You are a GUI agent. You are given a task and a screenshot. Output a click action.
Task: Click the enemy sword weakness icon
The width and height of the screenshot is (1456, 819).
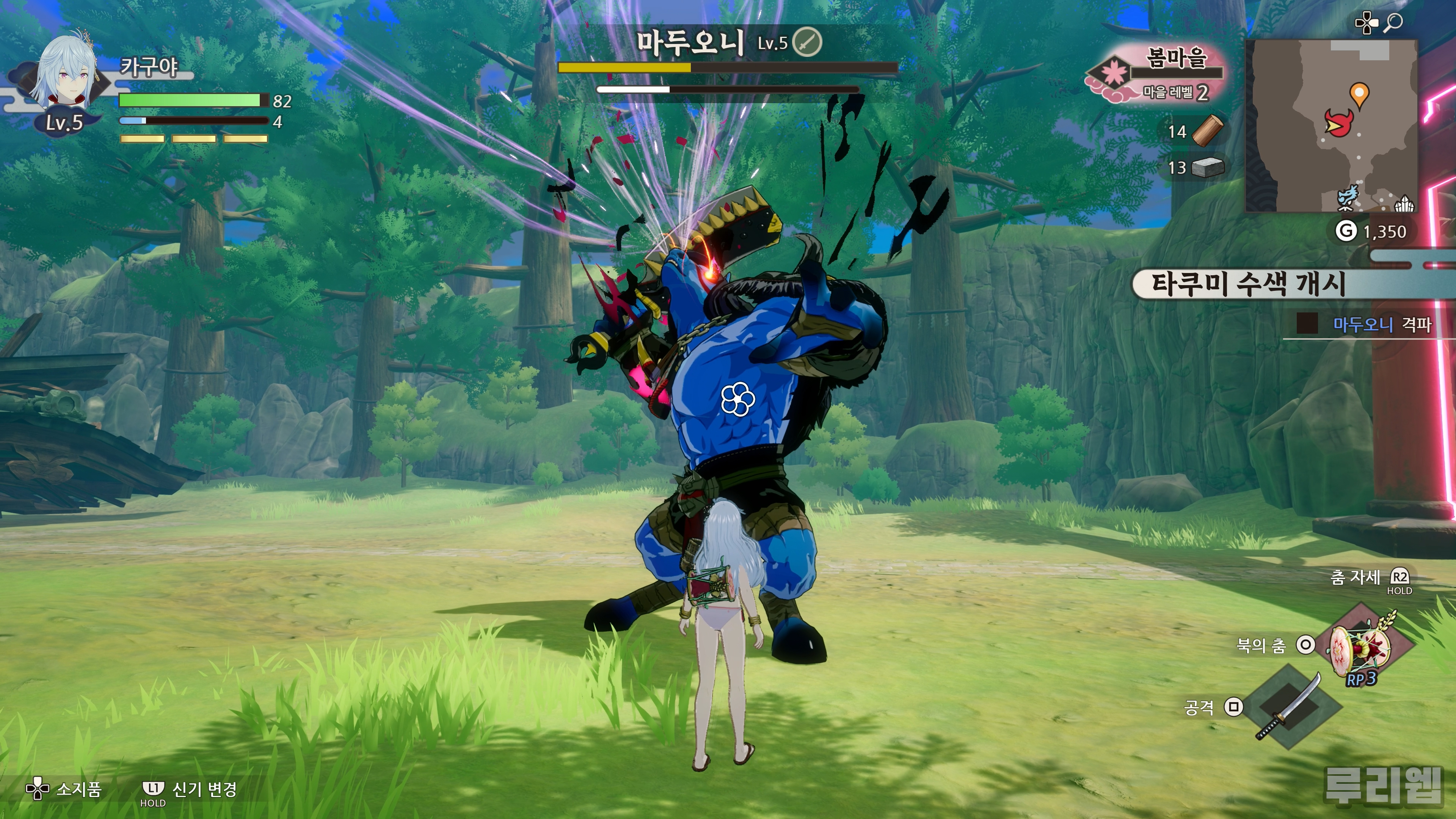807,42
